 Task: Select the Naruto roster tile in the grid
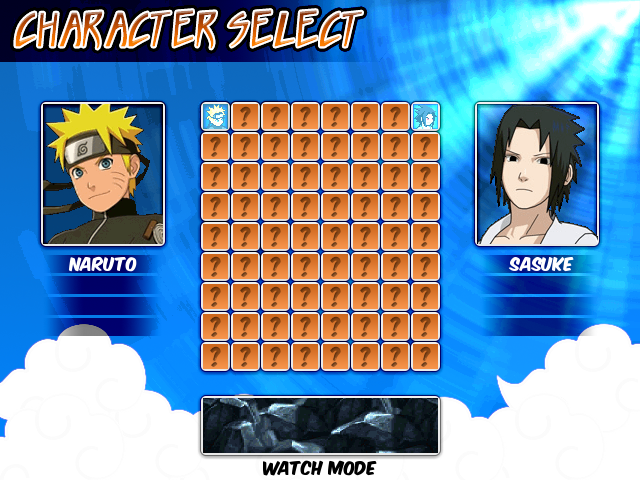[216, 116]
